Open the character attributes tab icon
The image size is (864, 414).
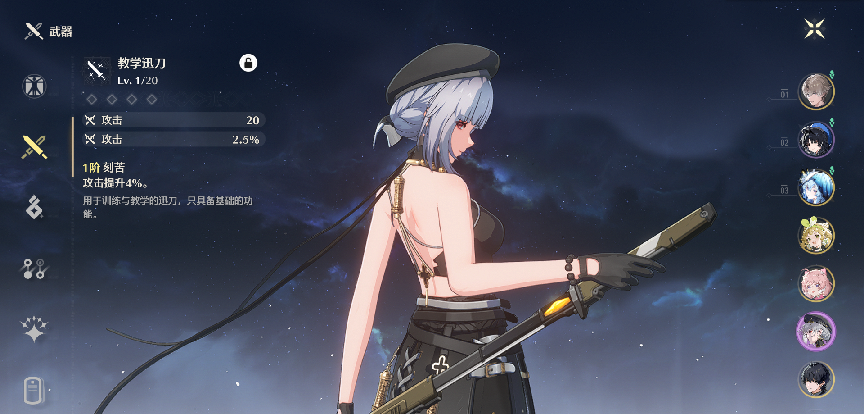pos(35,86)
